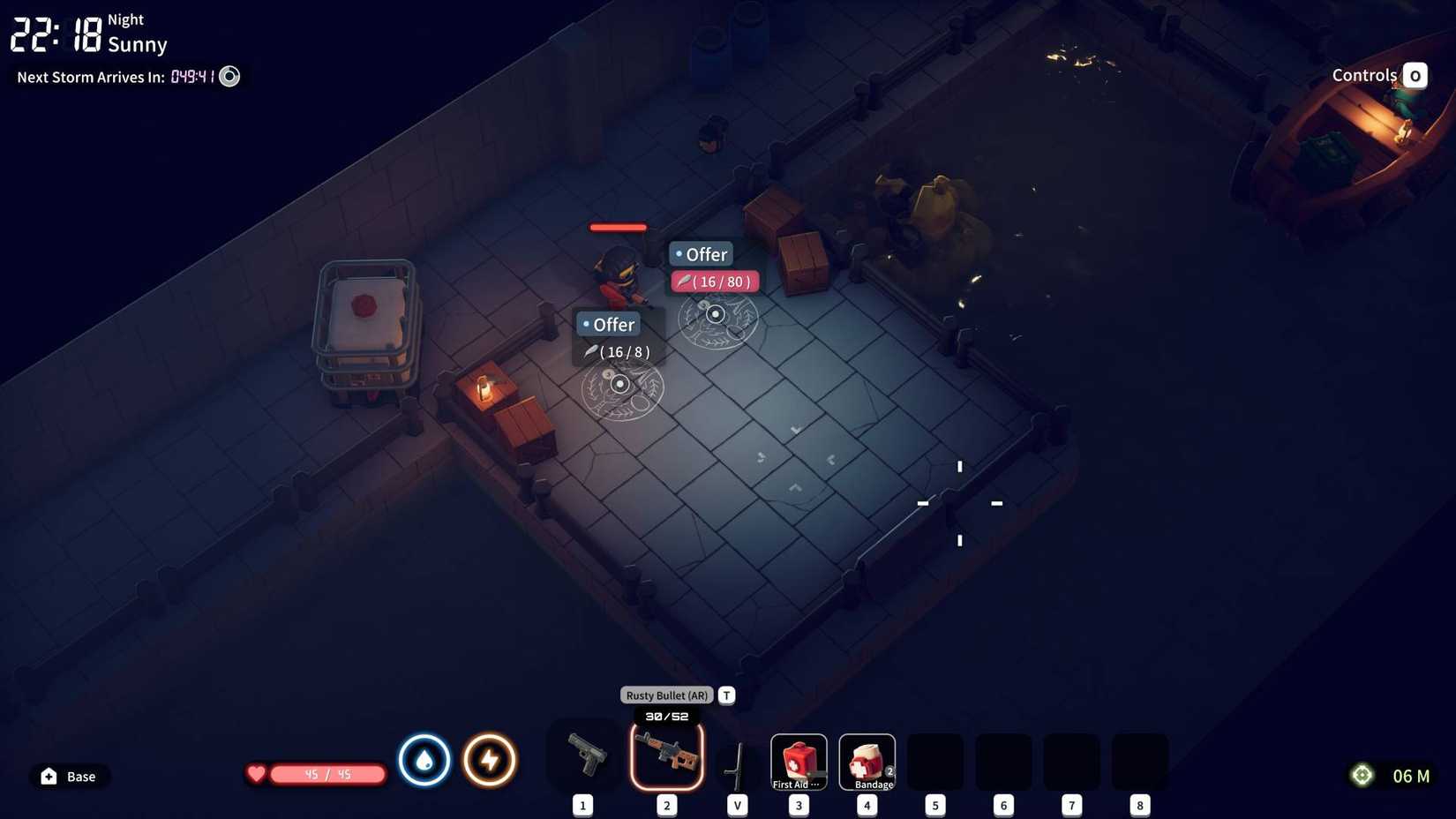Click the blue water droplet thirst icon
Screen dimensions: 1456x819
click(x=424, y=759)
